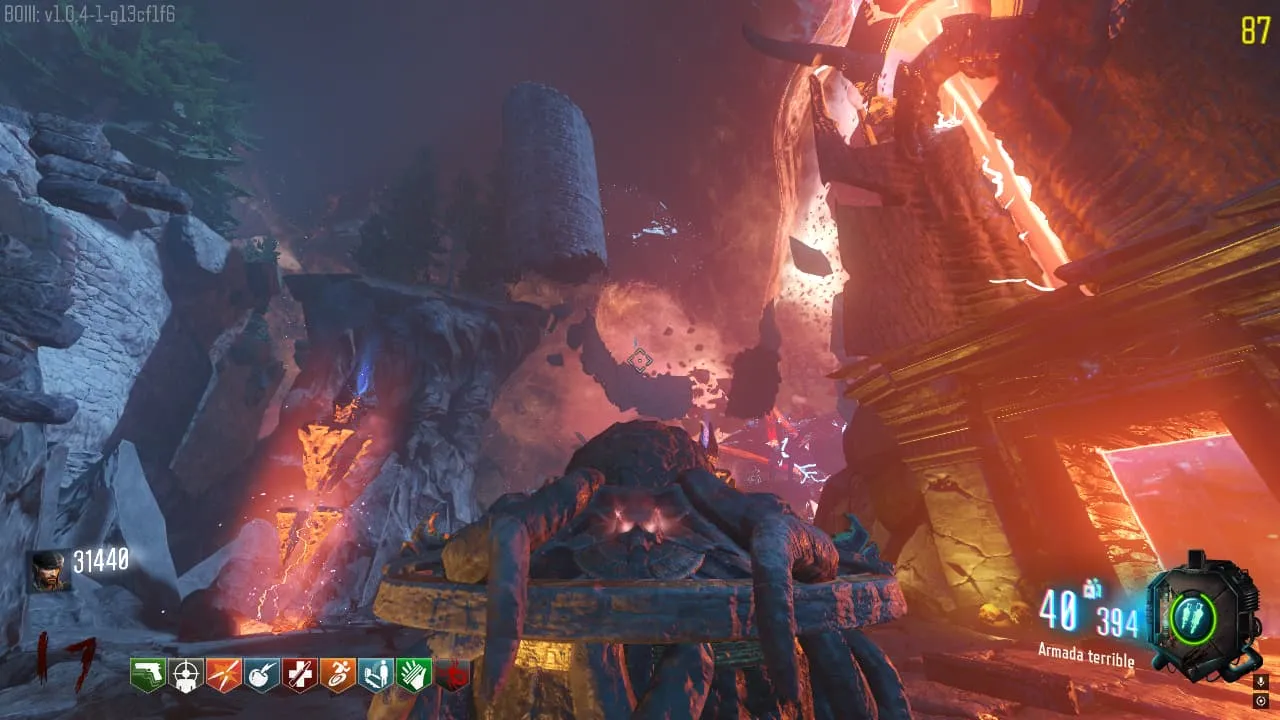Select the Mule Kick pistol perk icon
This screenshot has width=1280, height=720.
point(147,675)
